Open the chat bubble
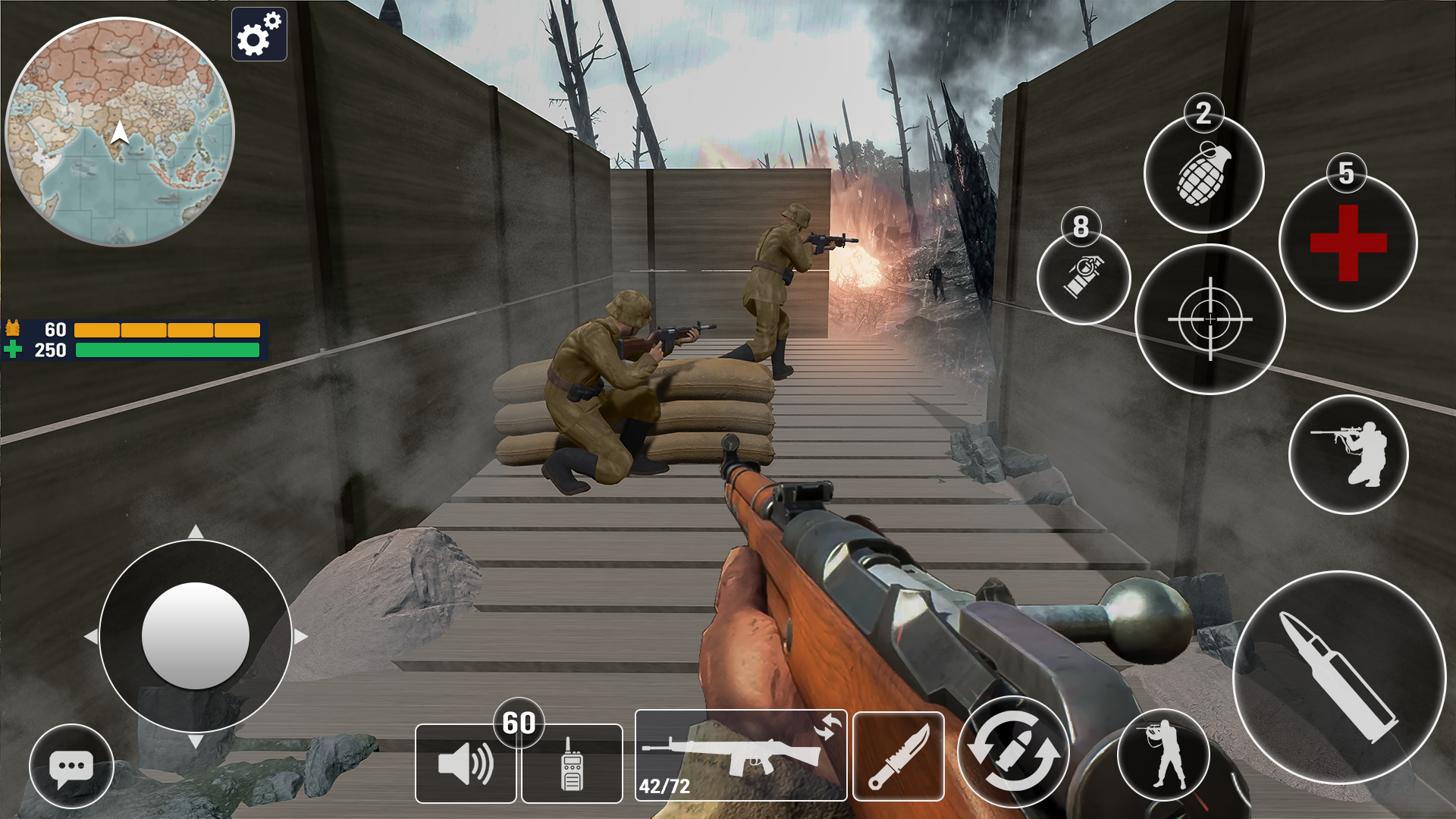This screenshot has width=1456, height=819. pyautogui.click(x=72, y=767)
